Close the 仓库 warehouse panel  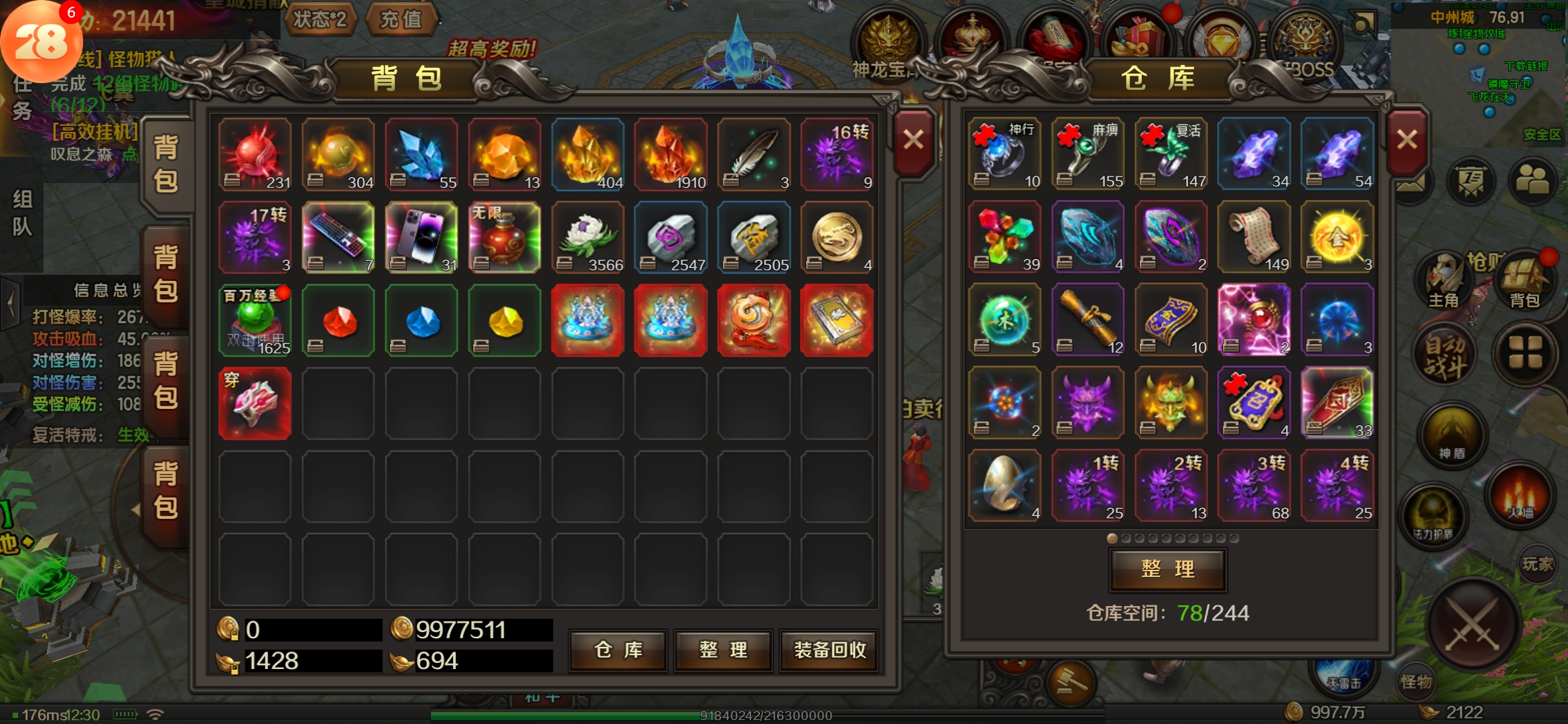point(1407,141)
